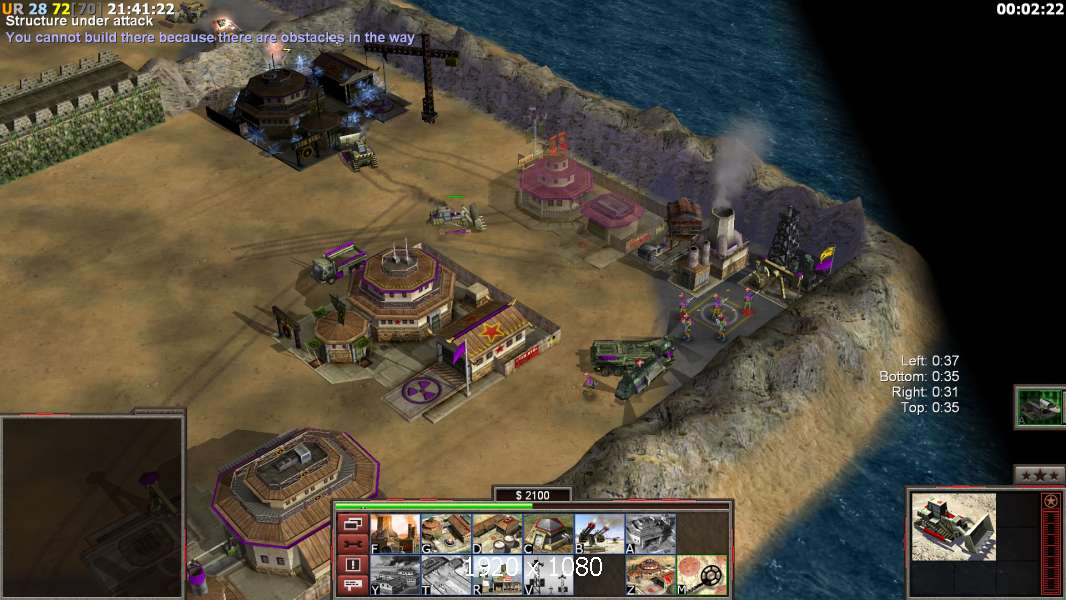Build the Nuclear Reactor with hotkey F
Viewport: 1066px width, 600px height.
pyautogui.click(x=394, y=533)
